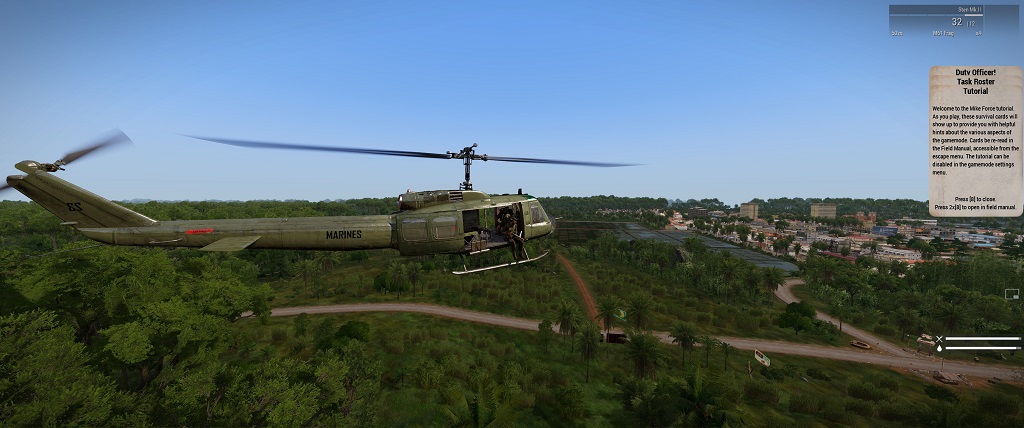Select the Duty Officer tutorial card
Viewport: 1024px width, 428px height.
tap(974, 140)
